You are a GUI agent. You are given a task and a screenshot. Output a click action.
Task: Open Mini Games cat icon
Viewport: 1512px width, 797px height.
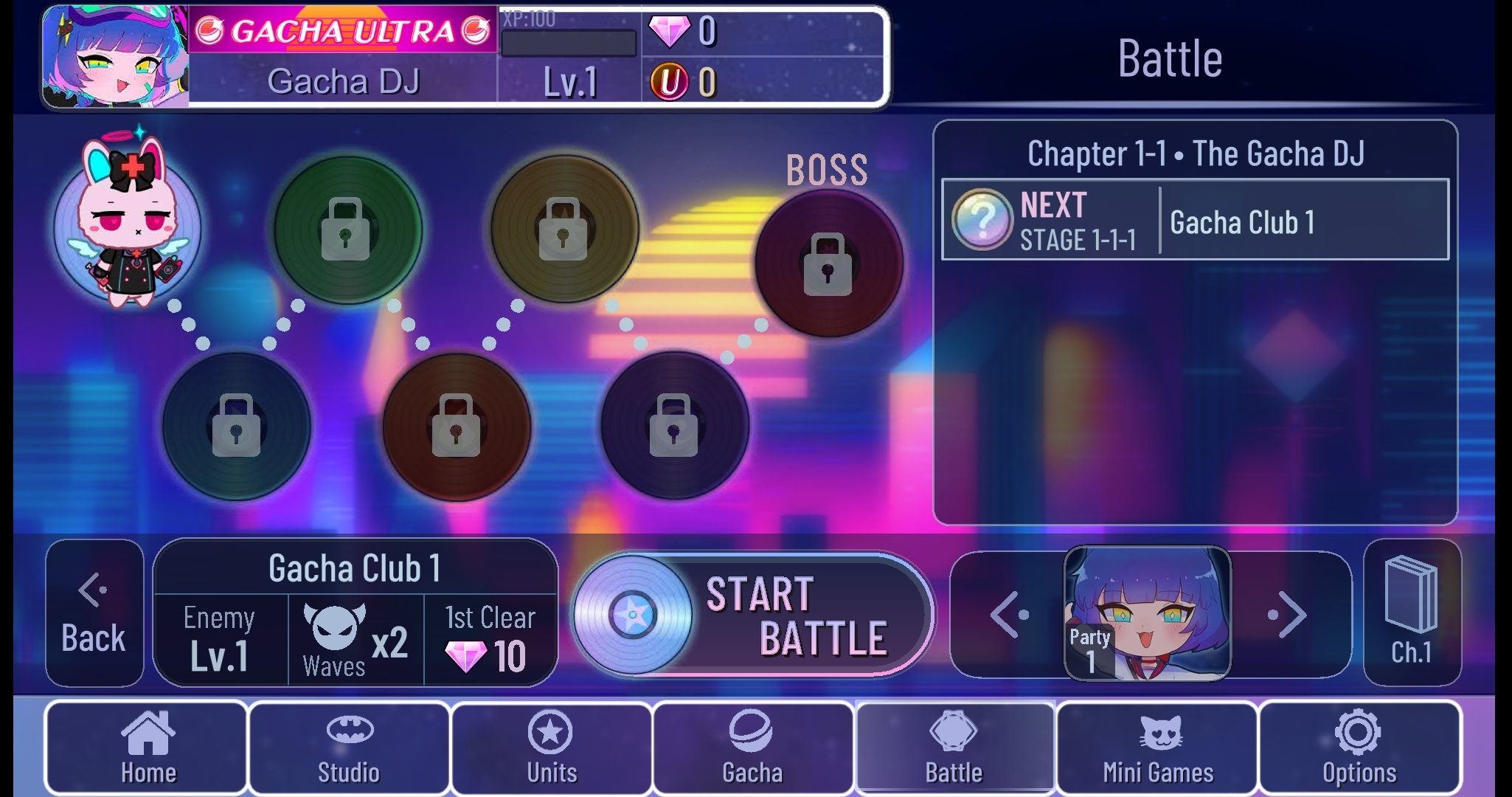[x=1156, y=748]
